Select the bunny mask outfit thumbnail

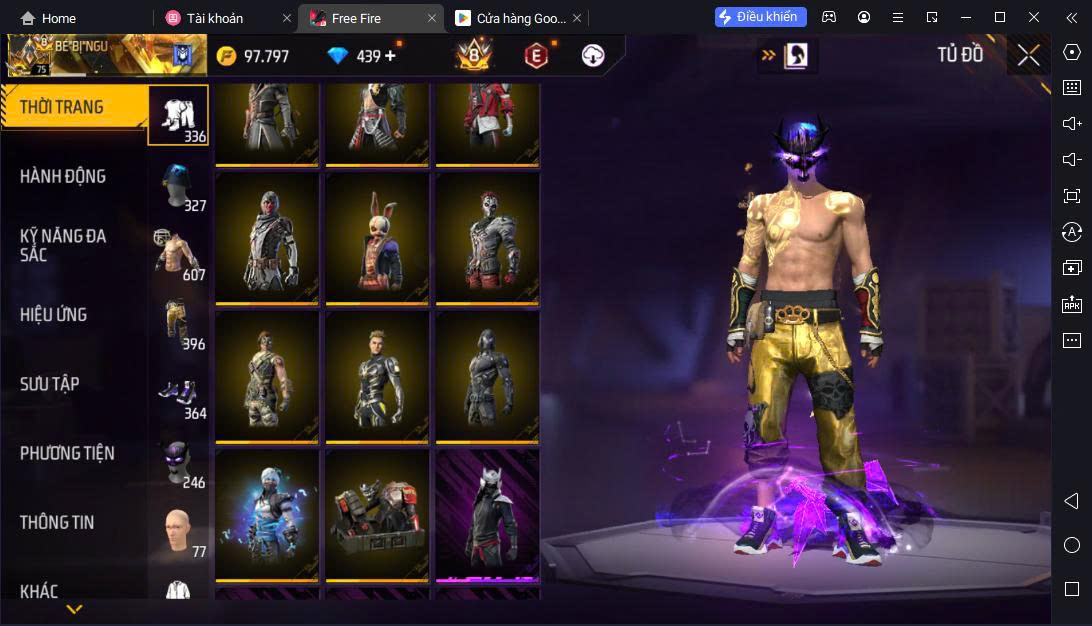pyautogui.click(x=377, y=238)
